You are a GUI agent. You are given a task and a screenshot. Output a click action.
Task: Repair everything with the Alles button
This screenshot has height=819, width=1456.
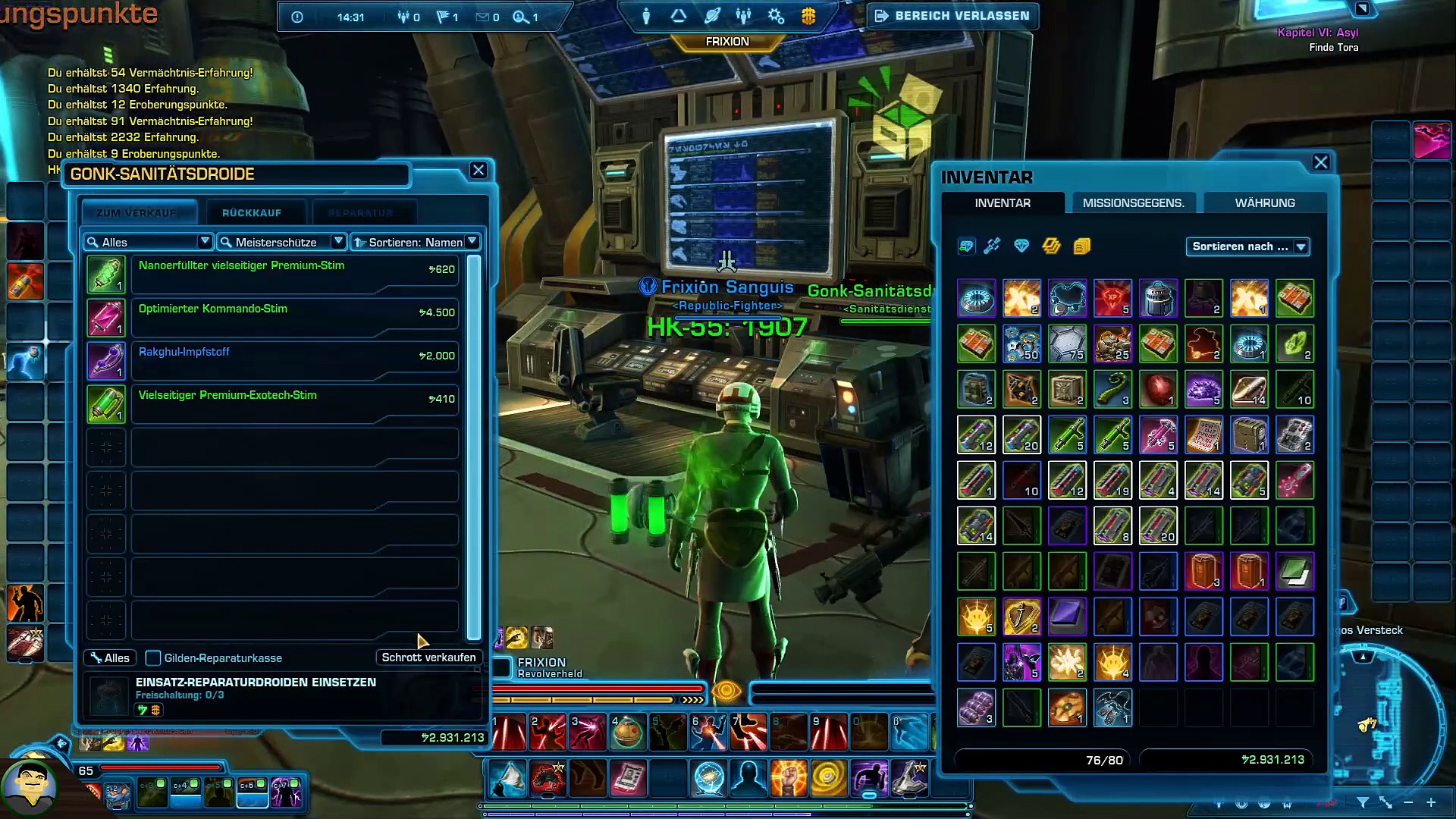pyautogui.click(x=110, y=658)
